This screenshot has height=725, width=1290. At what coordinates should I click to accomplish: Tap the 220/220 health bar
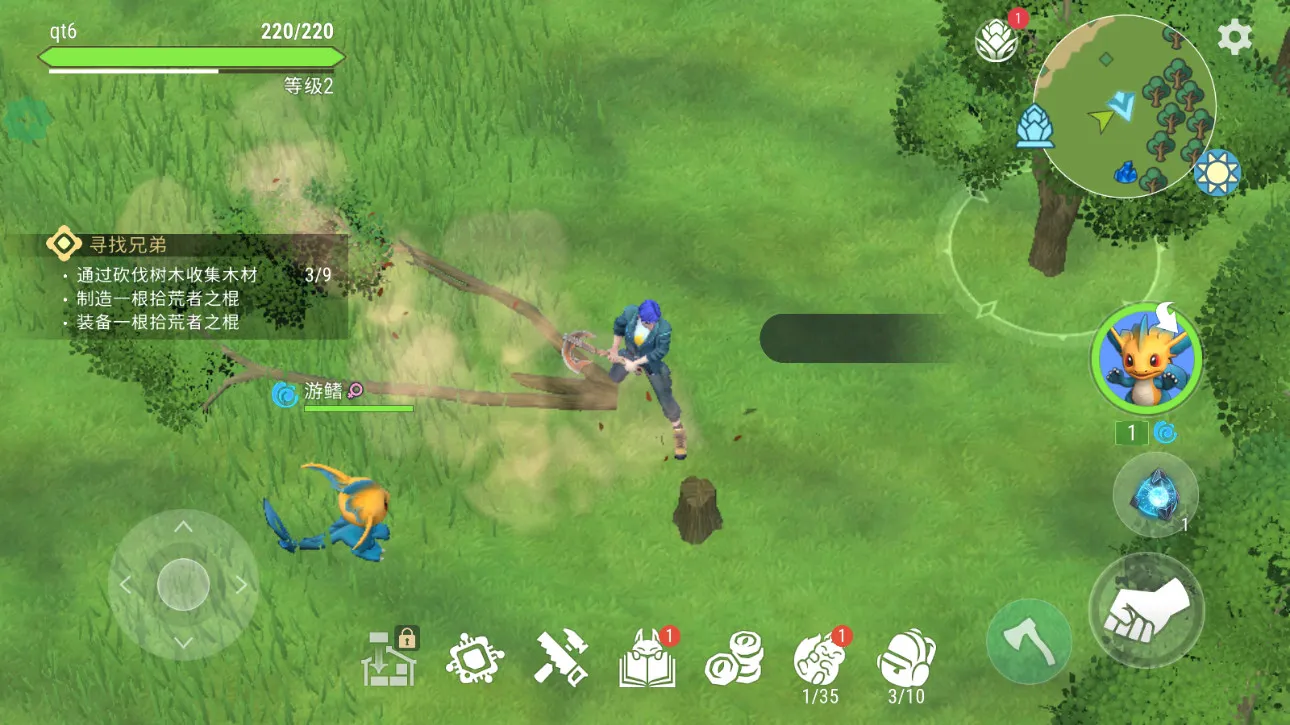[192, 57]
